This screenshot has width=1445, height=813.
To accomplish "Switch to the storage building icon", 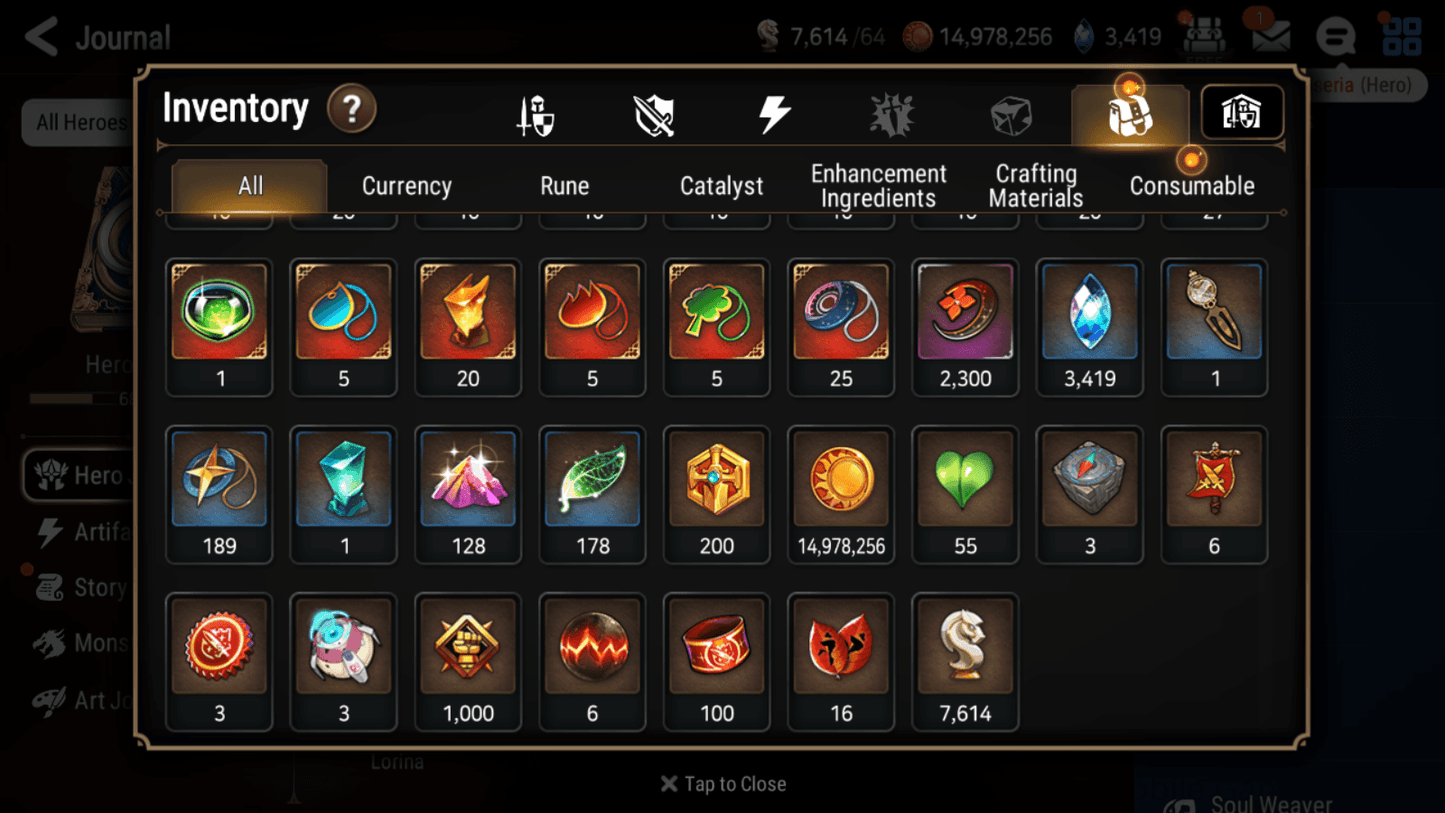I will (1241, 112).
